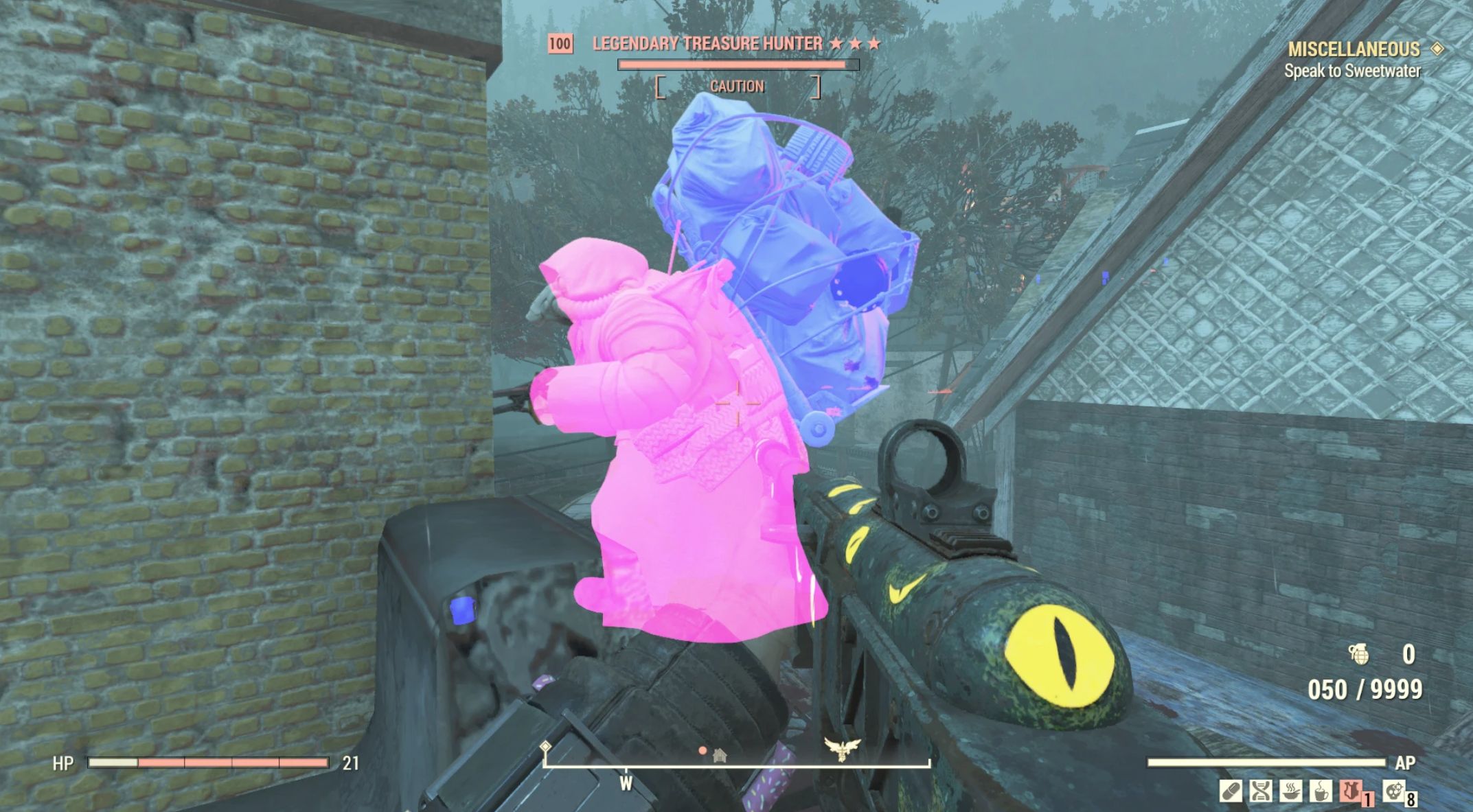Viewport: 1473px width, 812px height.
Task: Inspect the steaming food bowl buff icon
Action: 1290,791
